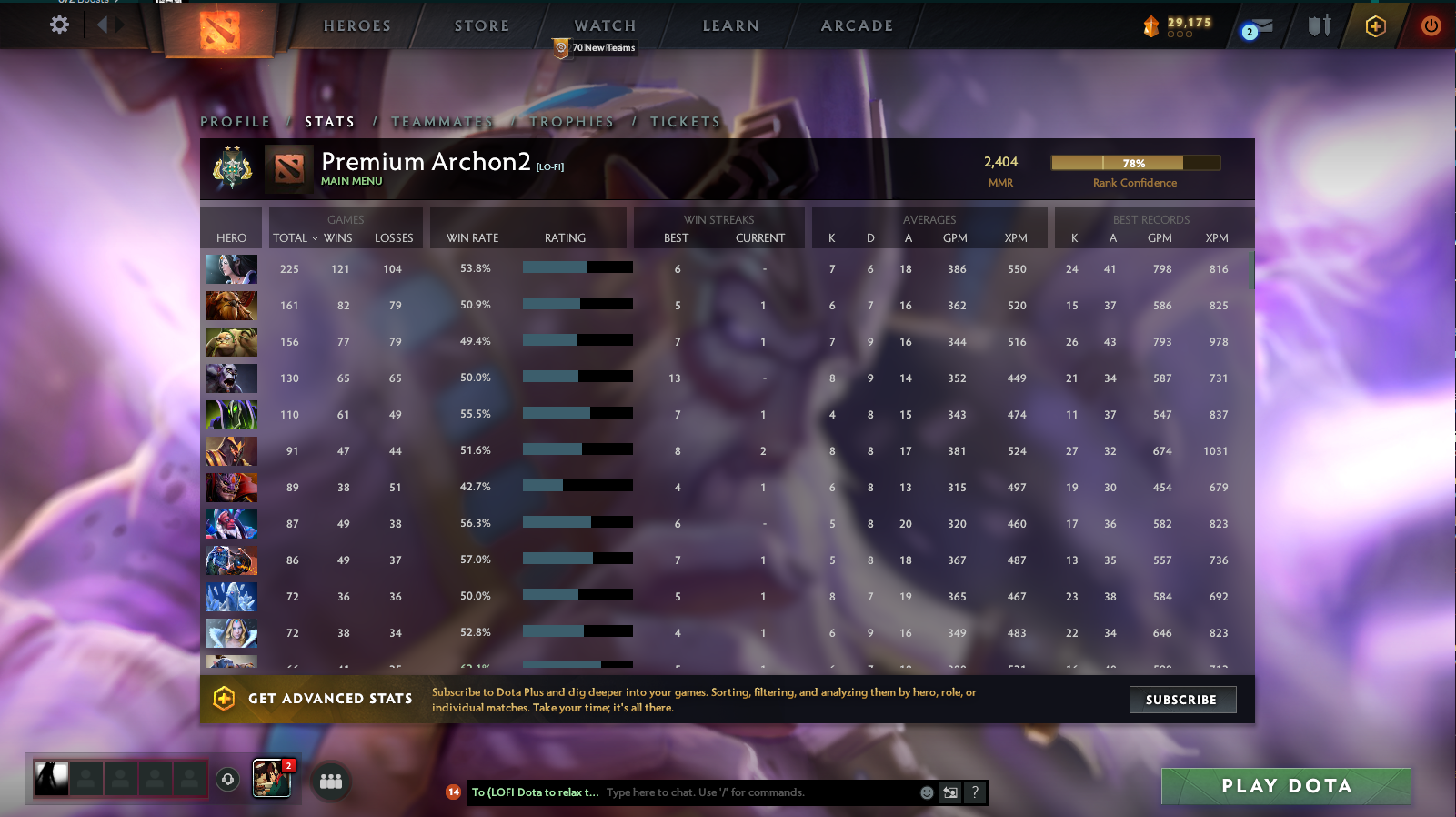Click the find-party friends icon bottom left

tap(331, 780)
